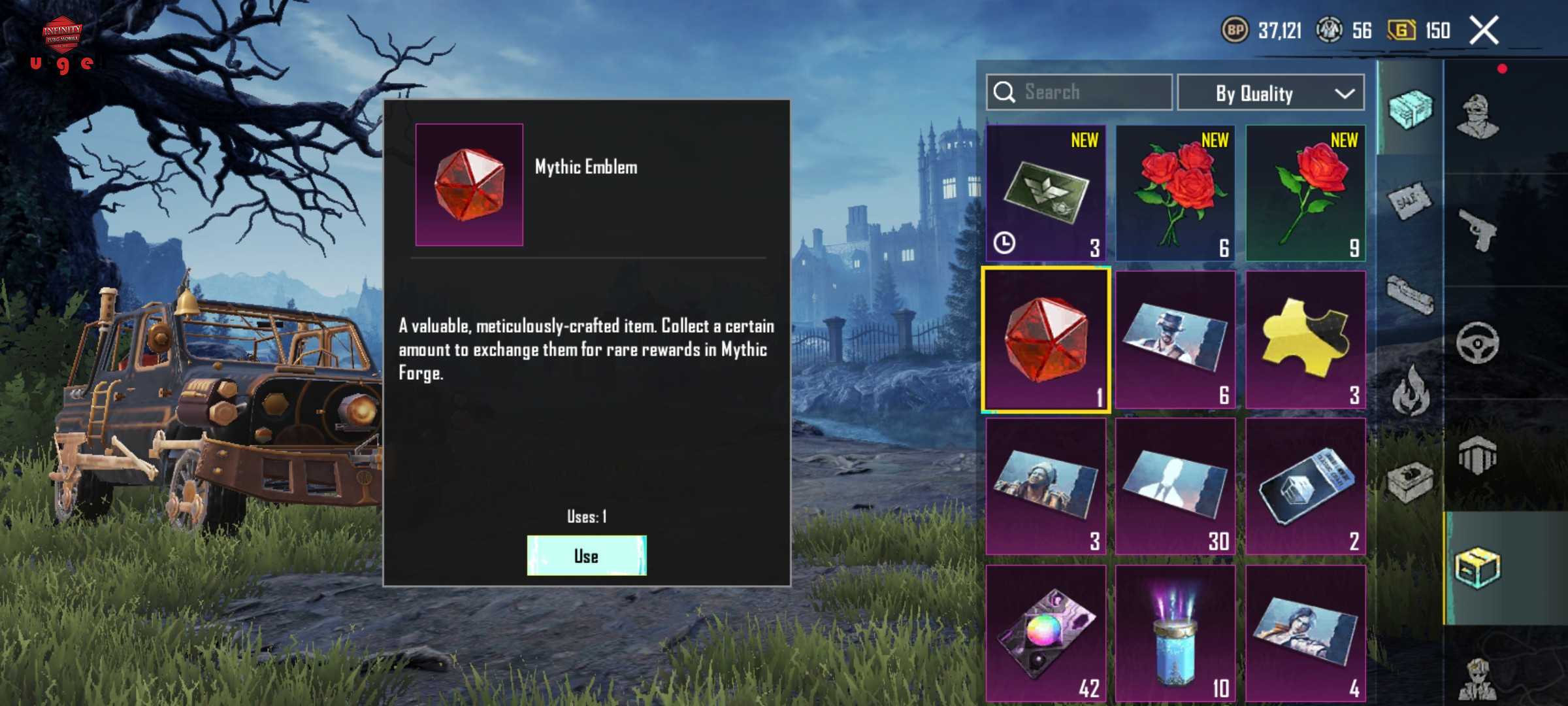Select the red Mythic Emblem slot
The image size is (1568, 706).
1045,339
